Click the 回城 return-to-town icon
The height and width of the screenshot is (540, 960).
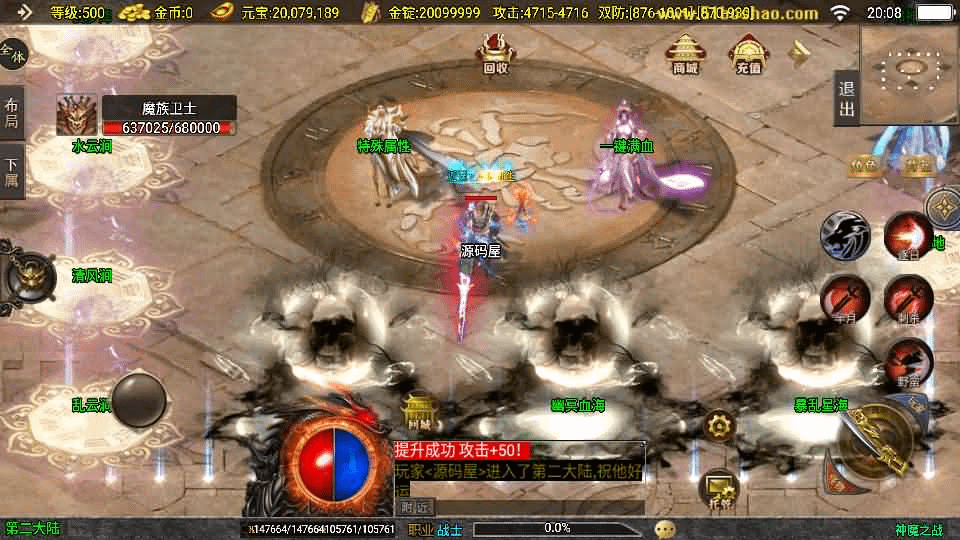419,410
